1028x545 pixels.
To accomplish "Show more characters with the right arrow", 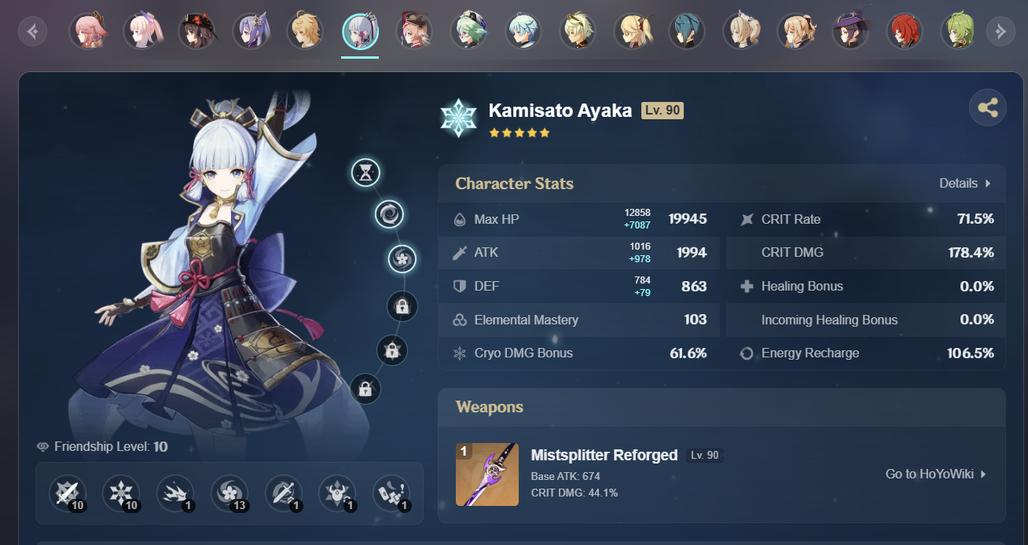I will click(x=1000, y=32).
